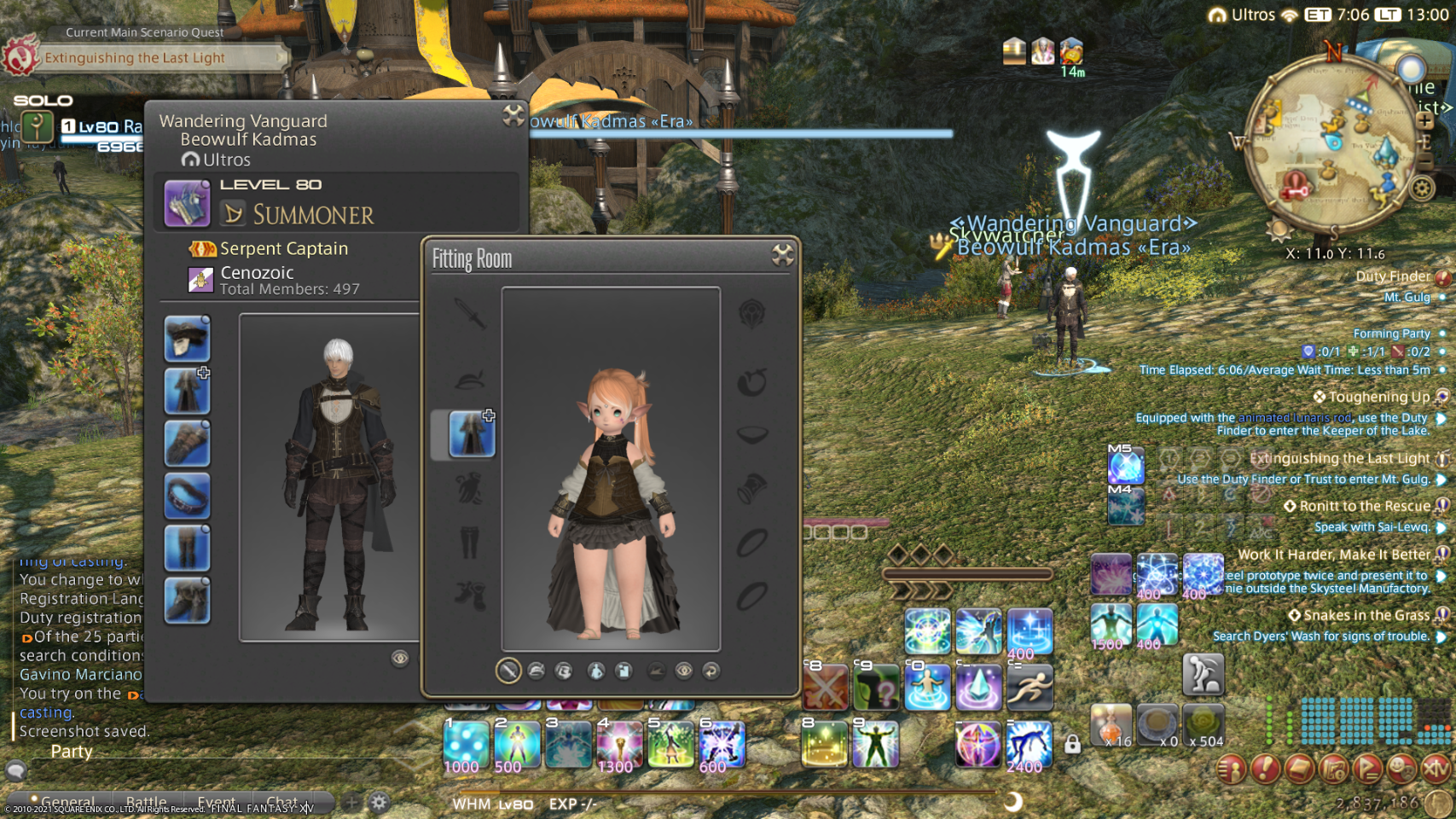Open the minimap settings gear
Viewport: 1456px width, 819px height.
click(1422, 187)
